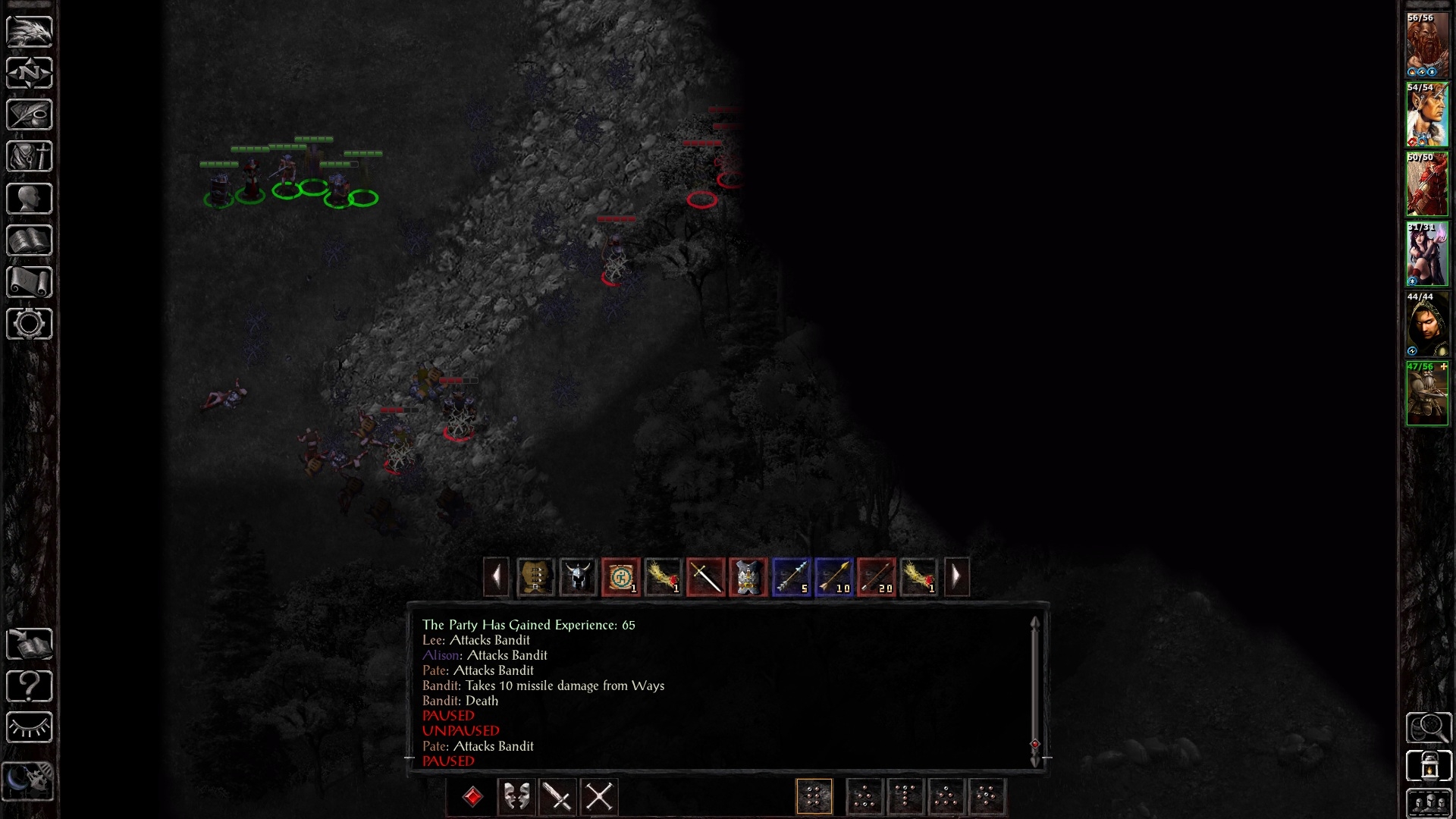This screenshot has width=1456, height=819.
Task: Open the inventory backpack and sword icon
Action: coord(30,157)
